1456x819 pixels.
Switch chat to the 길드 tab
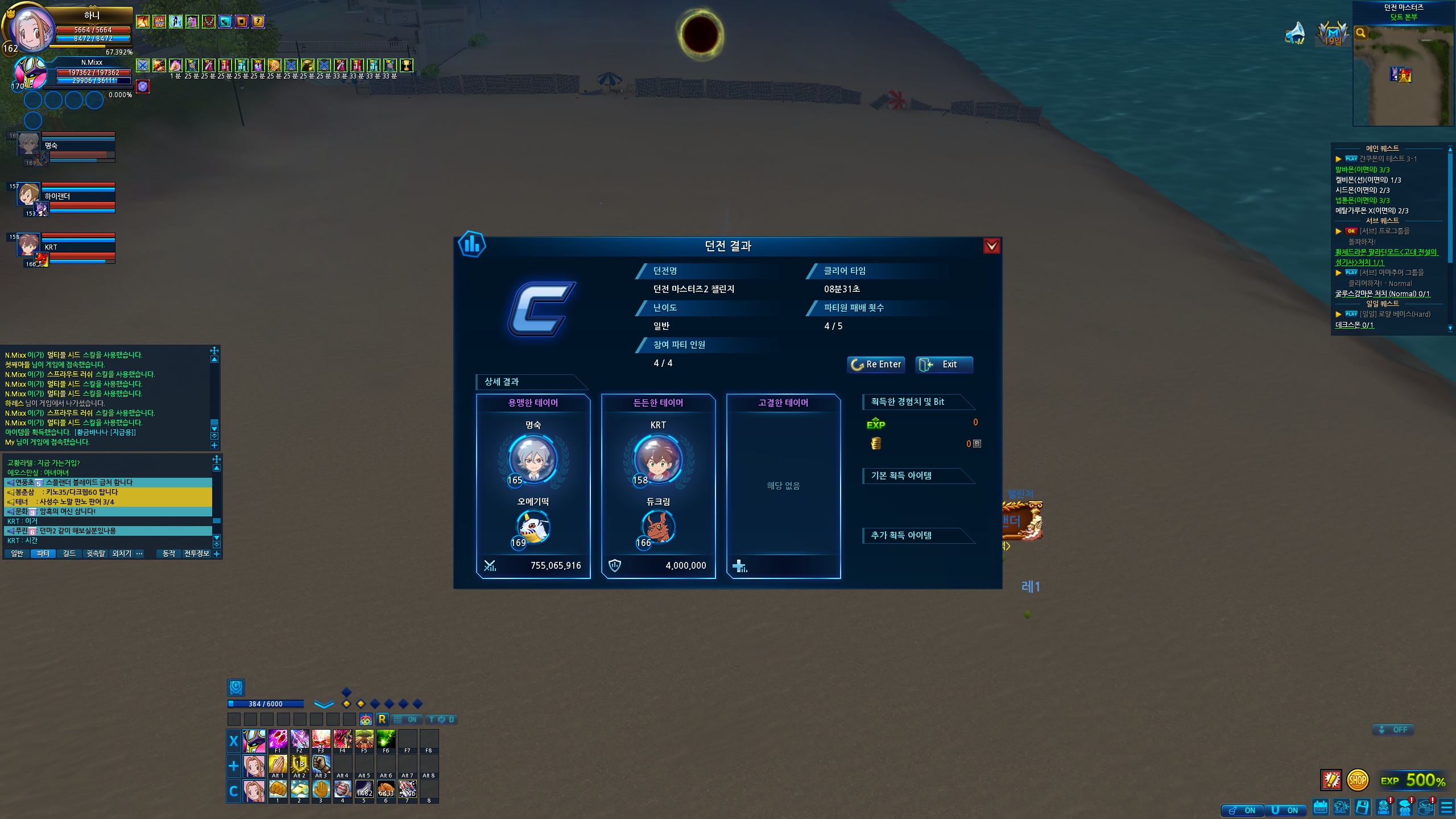click(x=69, y=553)
